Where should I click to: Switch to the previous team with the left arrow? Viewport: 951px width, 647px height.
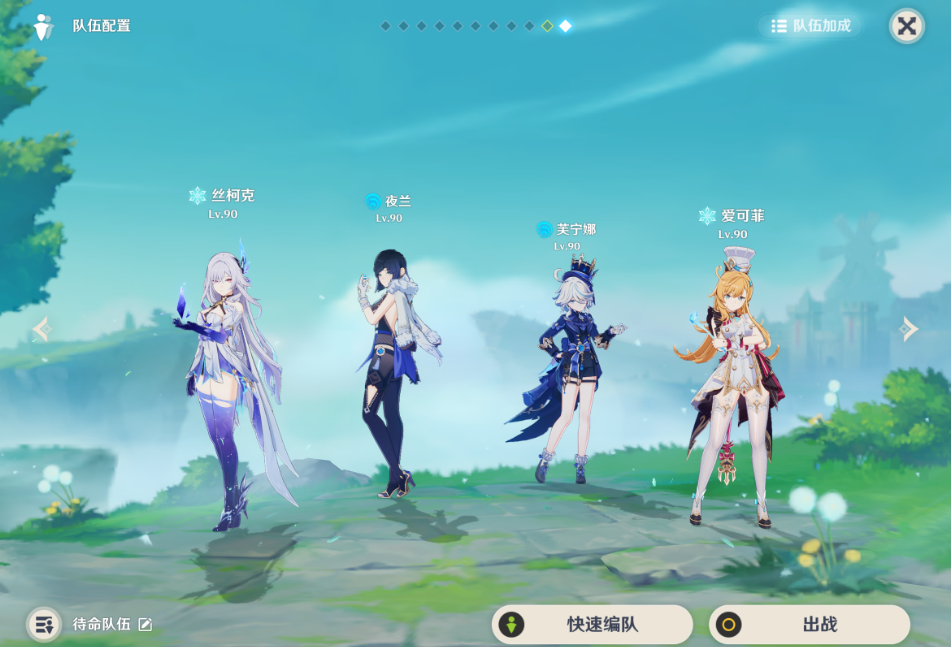[x=41, y=329]
